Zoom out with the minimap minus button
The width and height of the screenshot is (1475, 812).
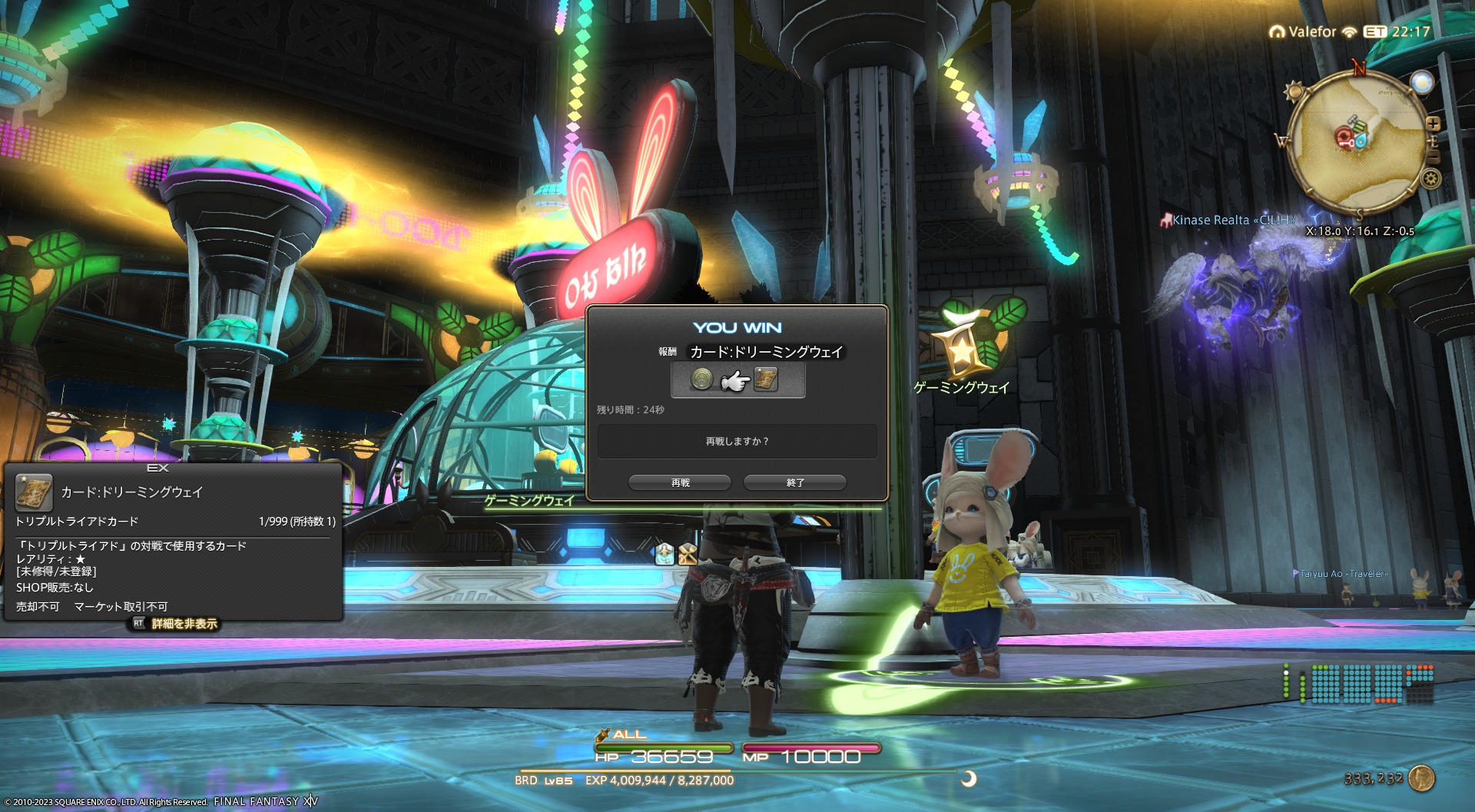(1434, 157)
